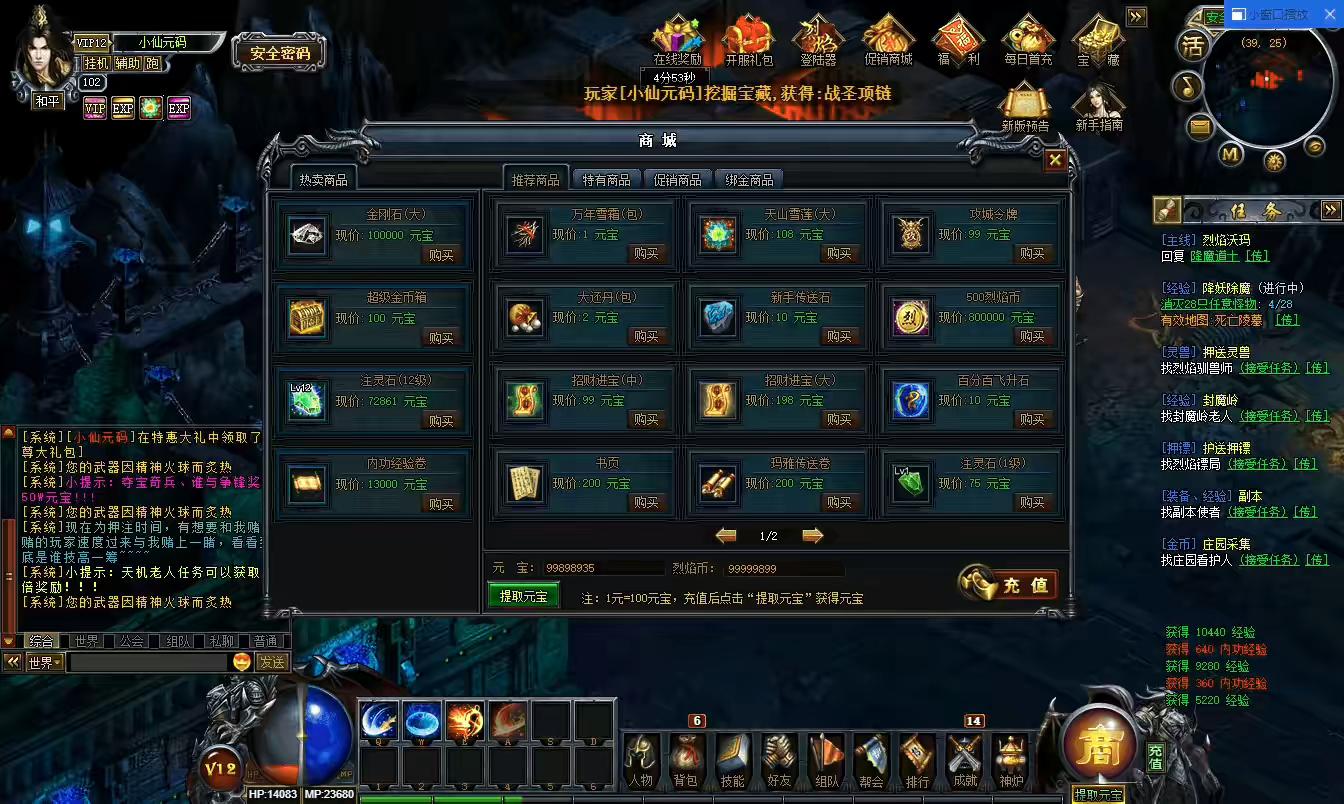Open the 成就 achievements icon
The height and width of the screenshot is (804, 1344).
[963, 760]
